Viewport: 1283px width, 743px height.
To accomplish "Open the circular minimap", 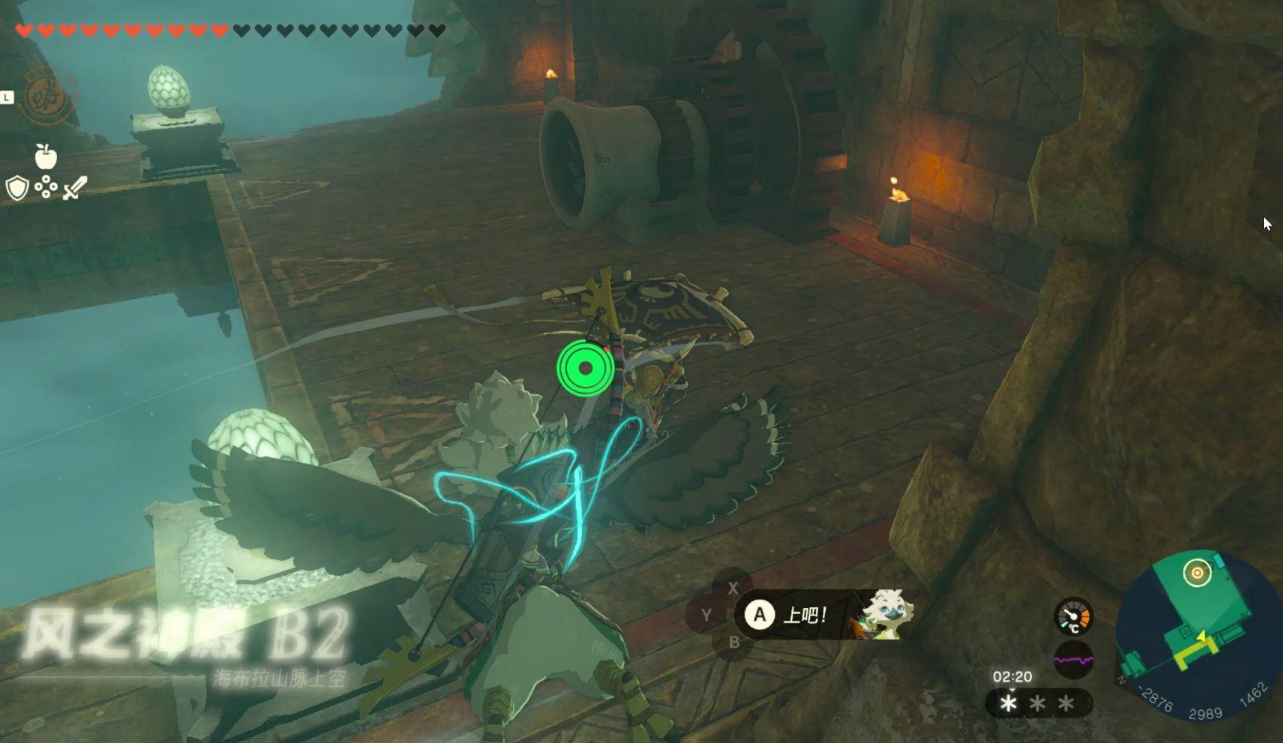I will click(x=1198, y=632).
